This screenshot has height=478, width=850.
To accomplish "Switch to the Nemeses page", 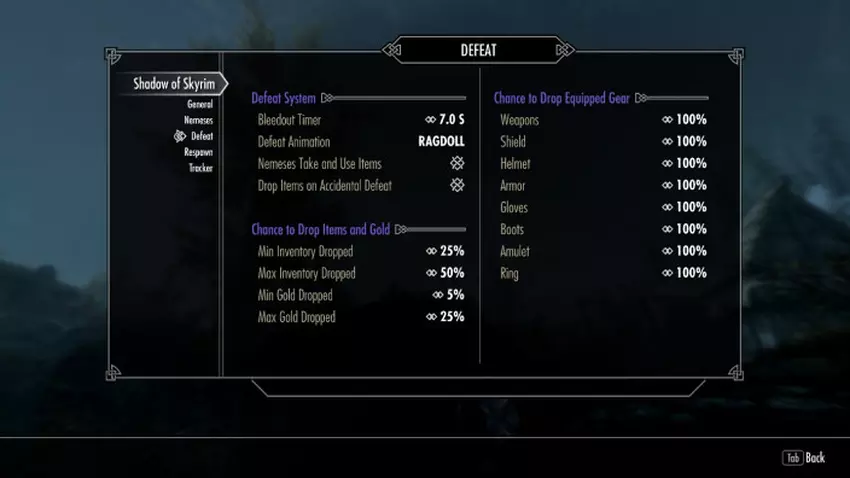I will (x=197, y=120).
